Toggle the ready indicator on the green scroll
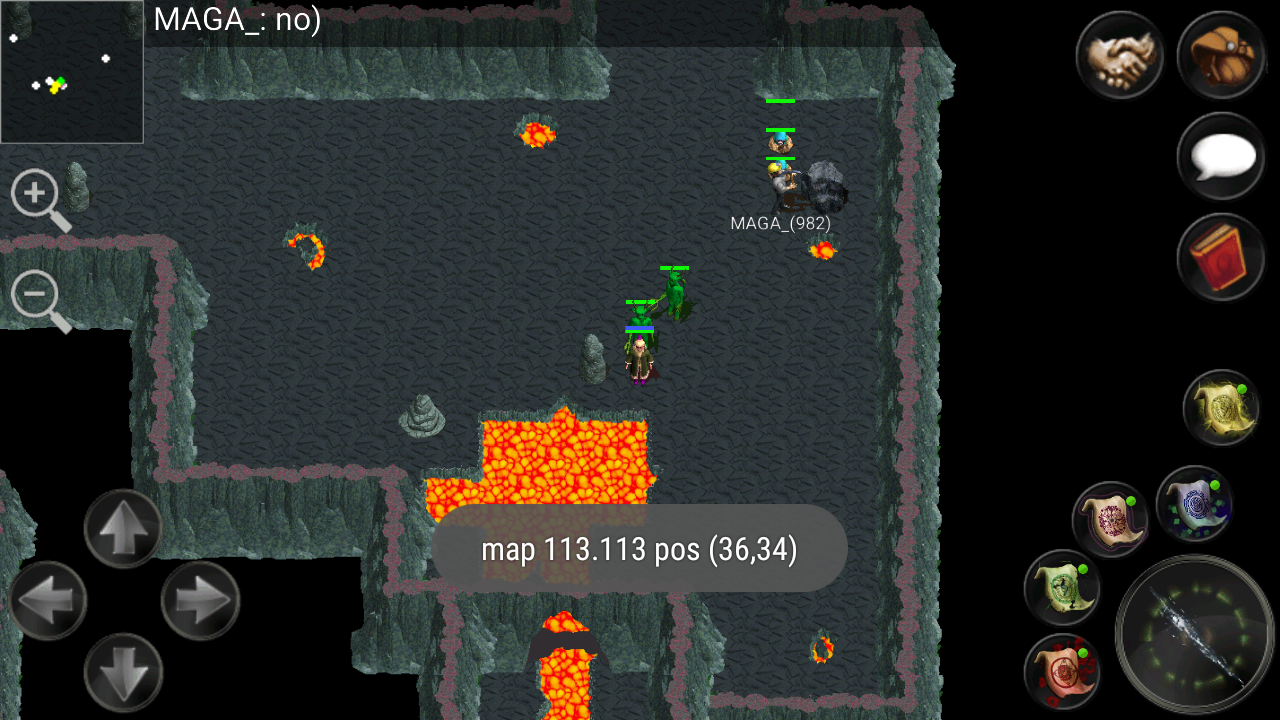Image resolution: width=1280 pixels, height=720 pixels. coord(1084,567)
